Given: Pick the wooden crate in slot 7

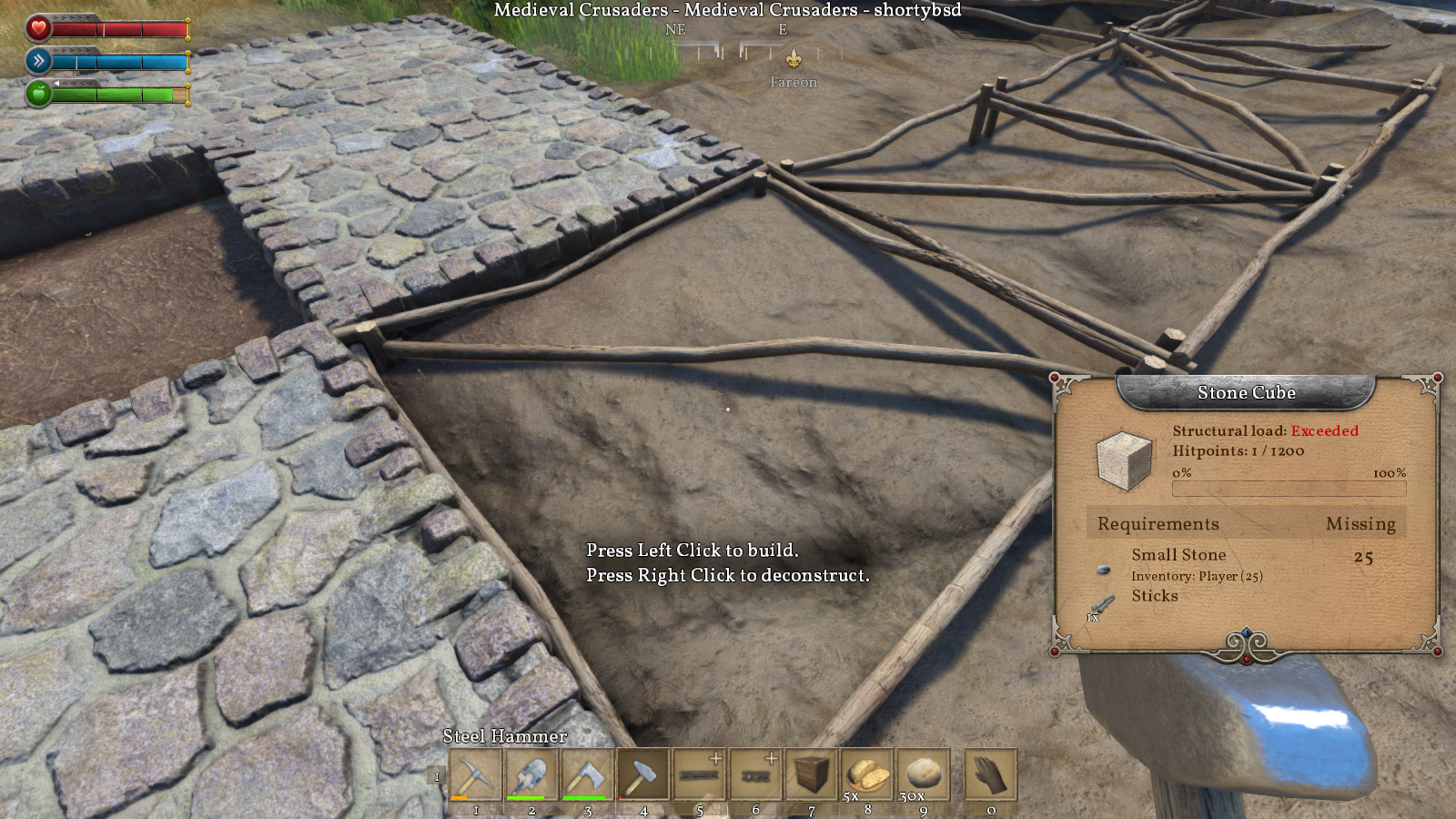Looking at the screenshot, I should tap(812, 775).
